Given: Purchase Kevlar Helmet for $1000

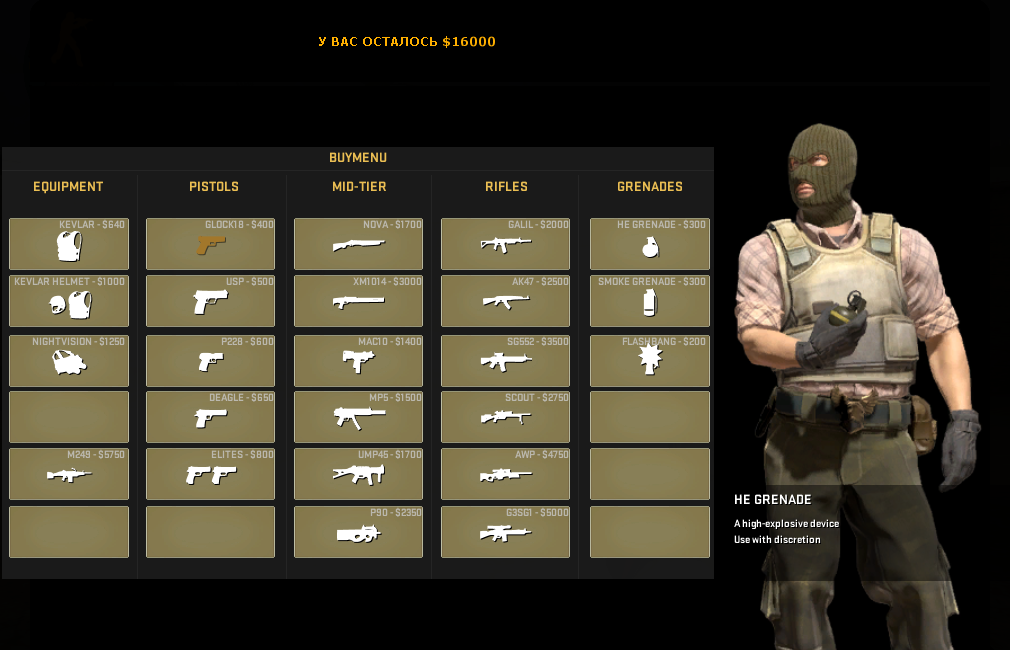Looking at the screenshot, I should pyautogui.click(x=69, y=301).
